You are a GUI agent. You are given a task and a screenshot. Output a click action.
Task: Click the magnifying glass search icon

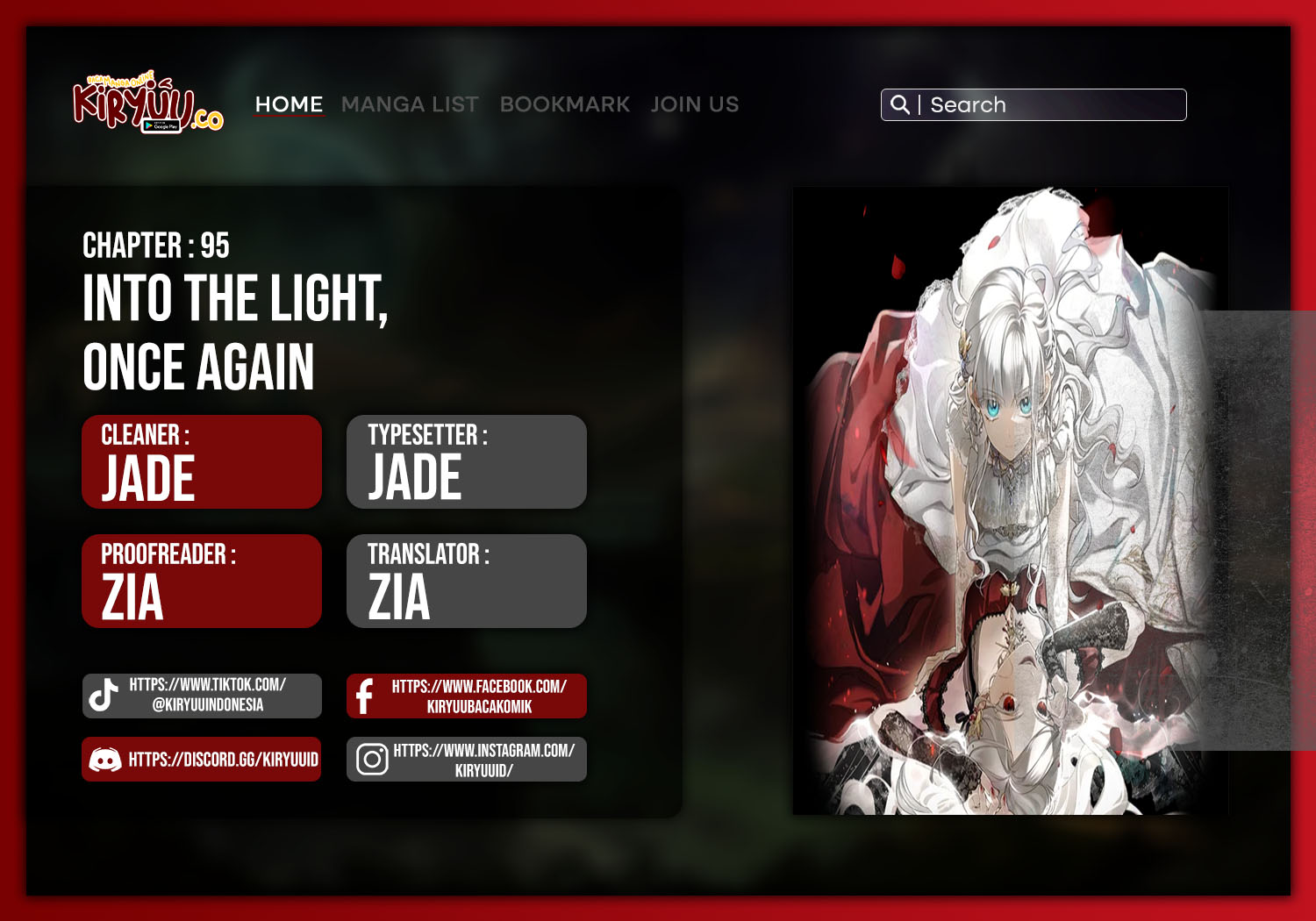point(899,105)
